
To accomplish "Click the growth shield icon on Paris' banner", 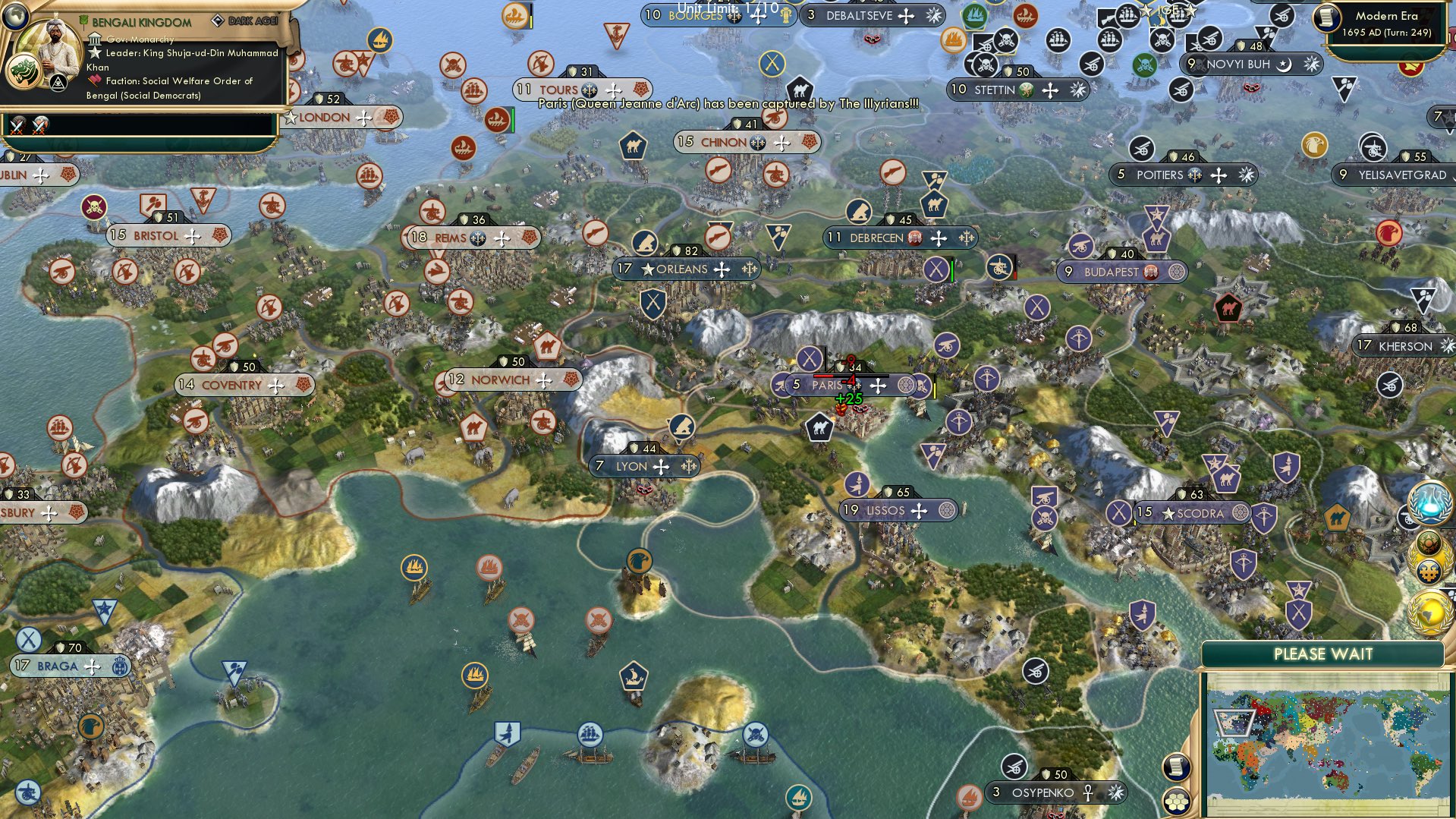I will coord(840,368).
